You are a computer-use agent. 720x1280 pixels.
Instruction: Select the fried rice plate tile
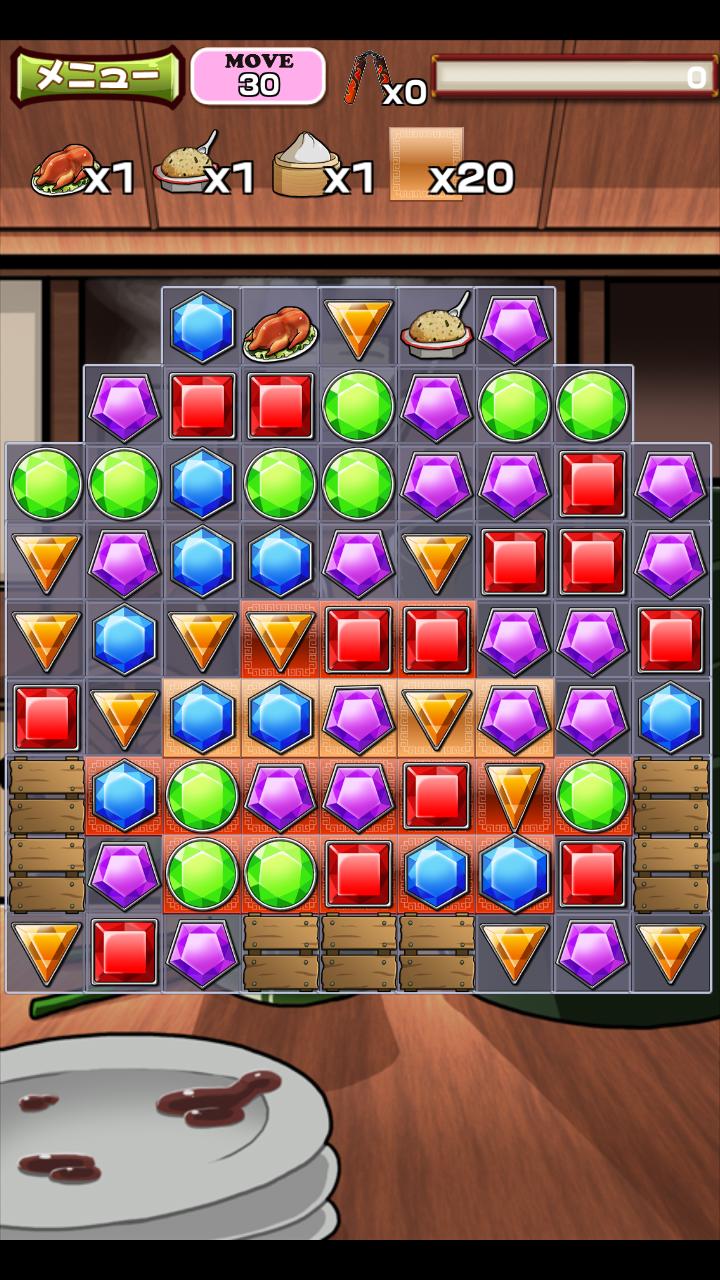click(436, 326)
